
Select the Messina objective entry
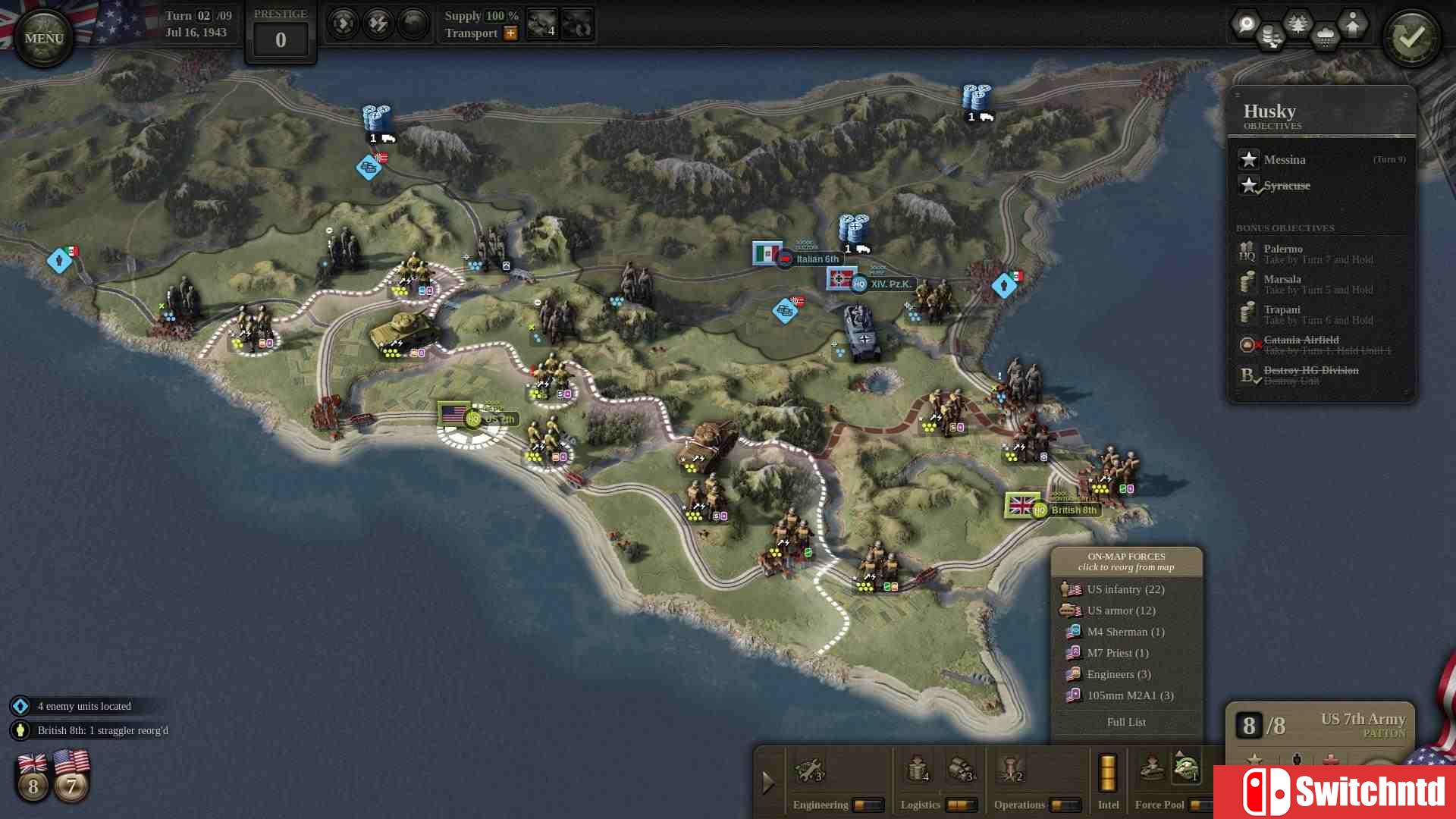[1285, 160]
